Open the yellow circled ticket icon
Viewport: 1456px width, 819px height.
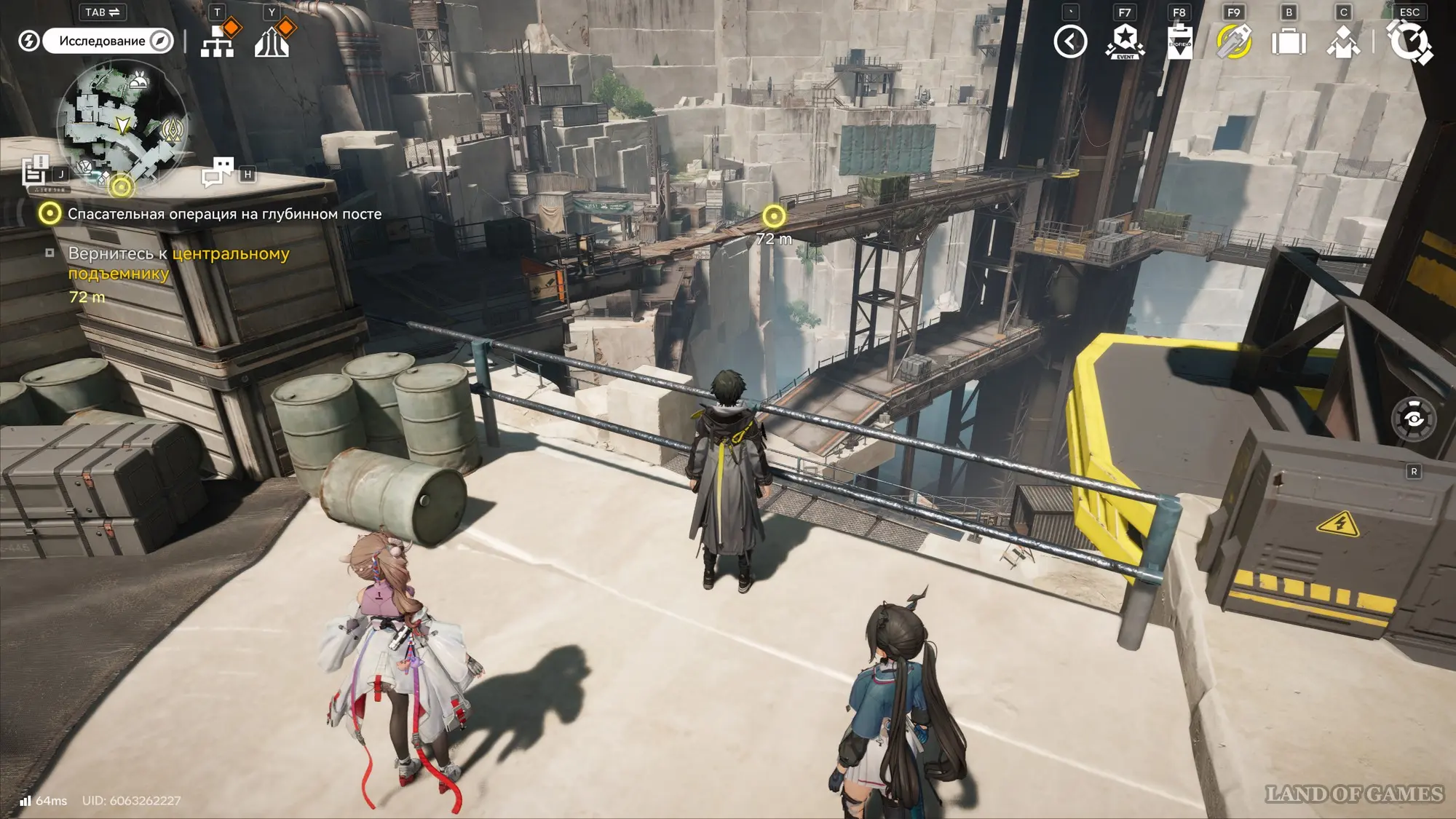coord(1234,41)
